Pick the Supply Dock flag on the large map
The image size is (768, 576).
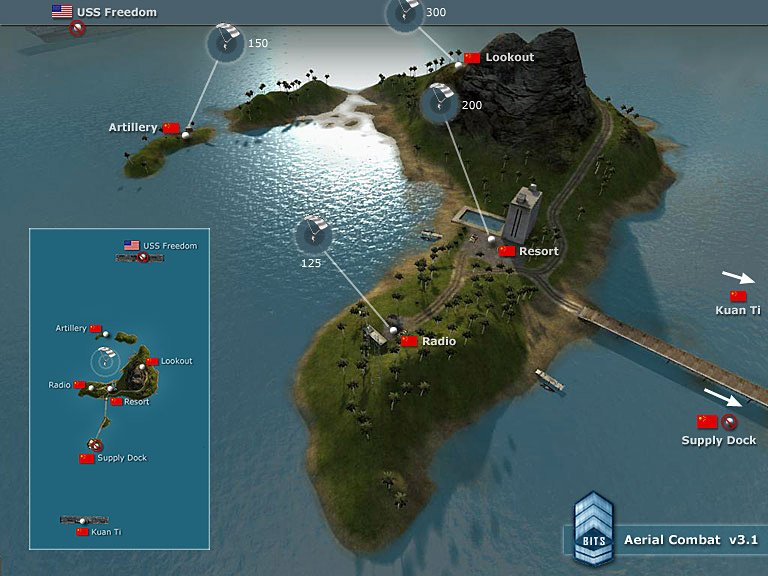[x=708, y=422]
